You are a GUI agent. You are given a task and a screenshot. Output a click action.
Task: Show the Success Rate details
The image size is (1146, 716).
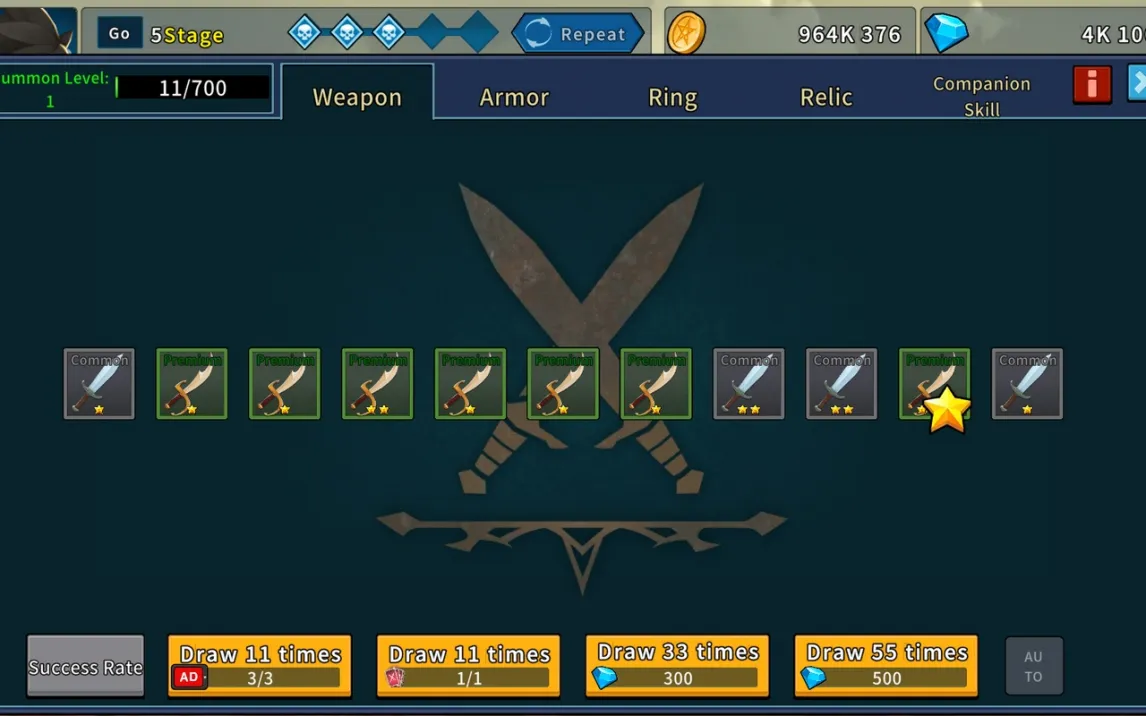85,667
